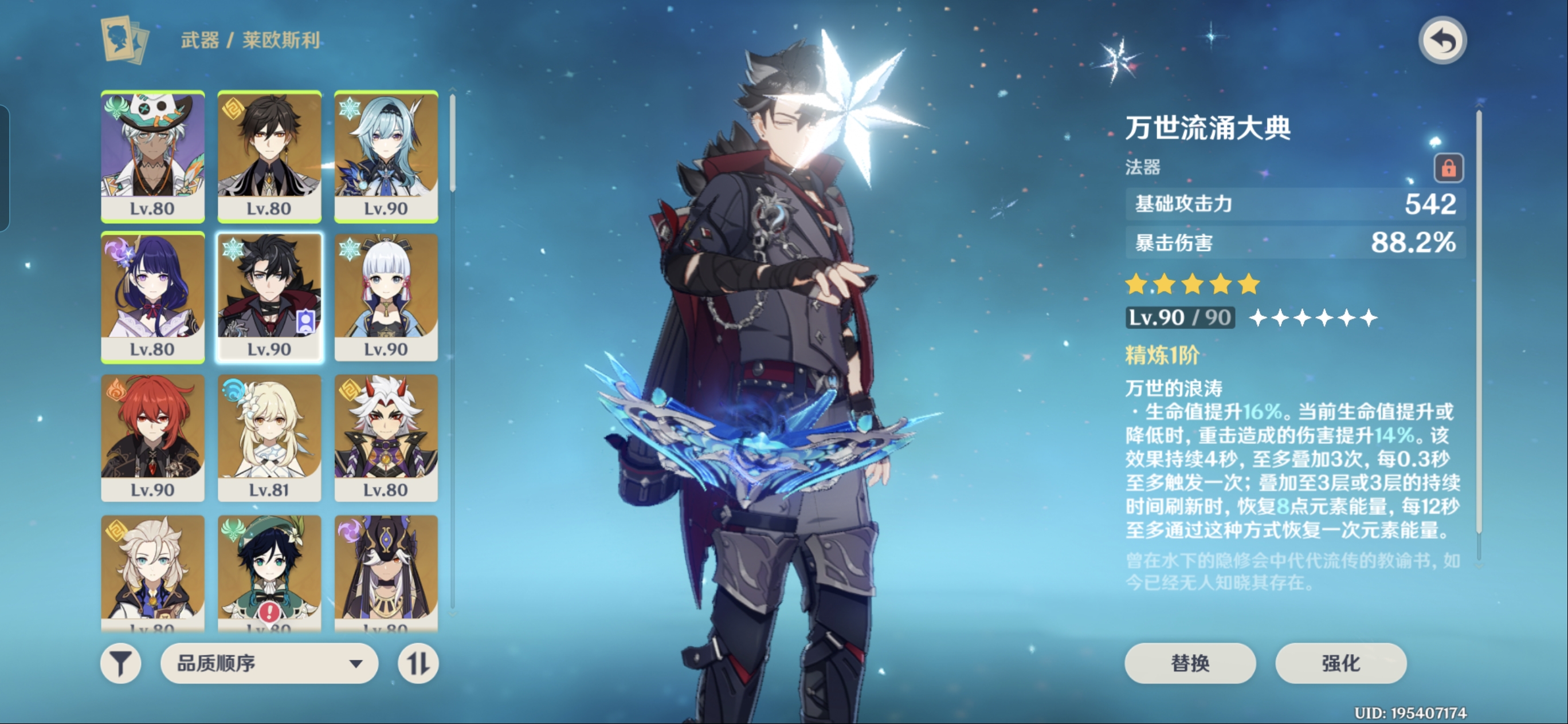Select Cyno's jackal-hooded portrait
This screenshot has height=724, width=1568.
386,572
